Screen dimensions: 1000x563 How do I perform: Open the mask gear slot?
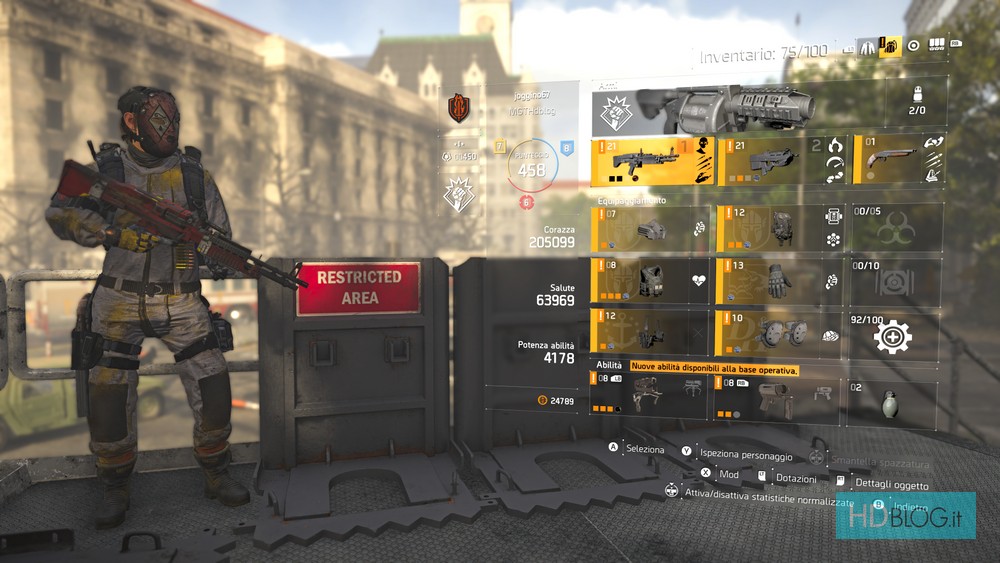pyautogui.click(x=651, y=229)
